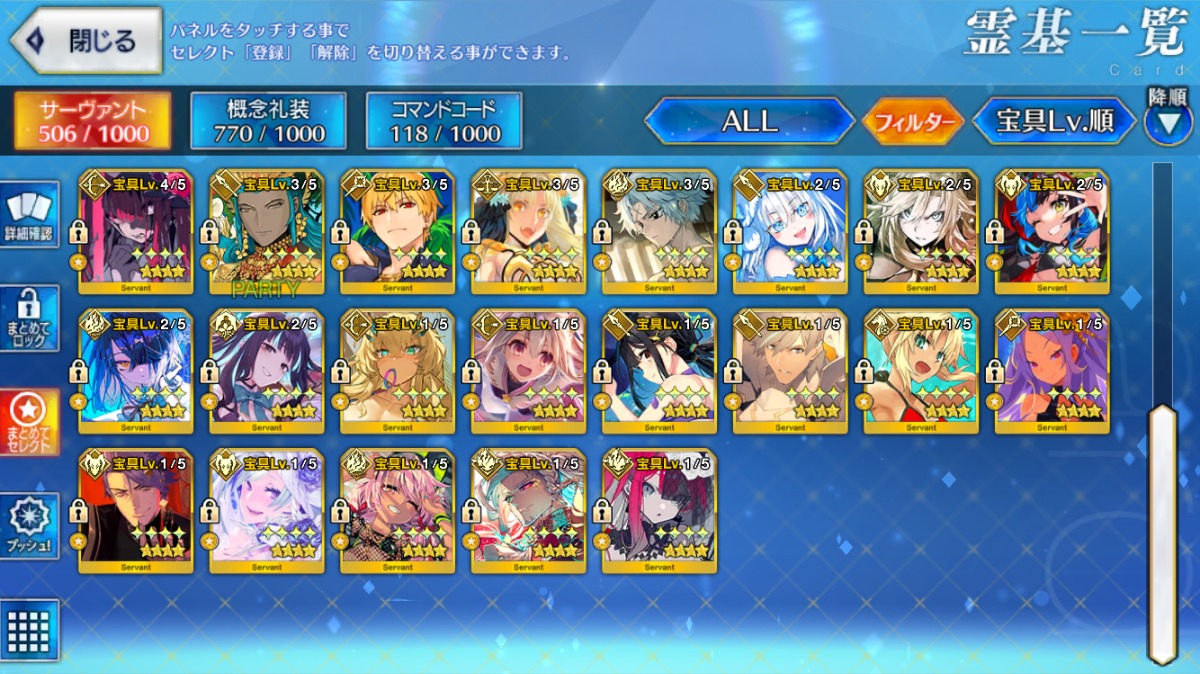Open 詳細確認 detail view
This screenshot has width=1200, height=674.
(29, 214)
